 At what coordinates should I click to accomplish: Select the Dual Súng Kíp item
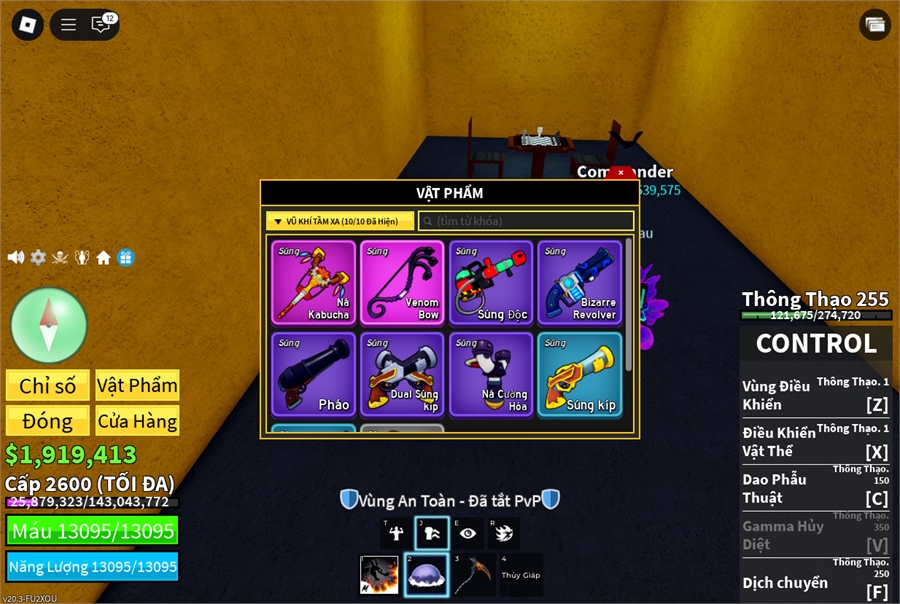pos(402,374)
